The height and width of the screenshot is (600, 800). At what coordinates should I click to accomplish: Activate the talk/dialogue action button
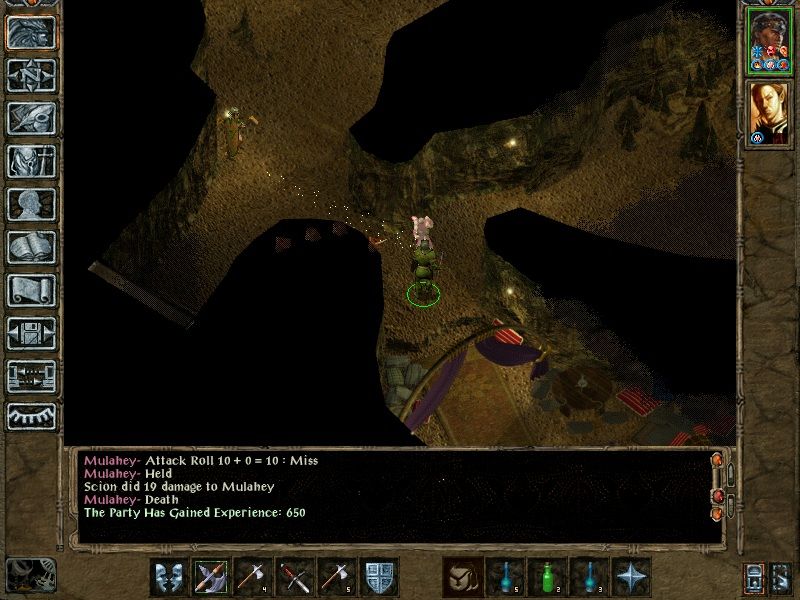[169, 577]
